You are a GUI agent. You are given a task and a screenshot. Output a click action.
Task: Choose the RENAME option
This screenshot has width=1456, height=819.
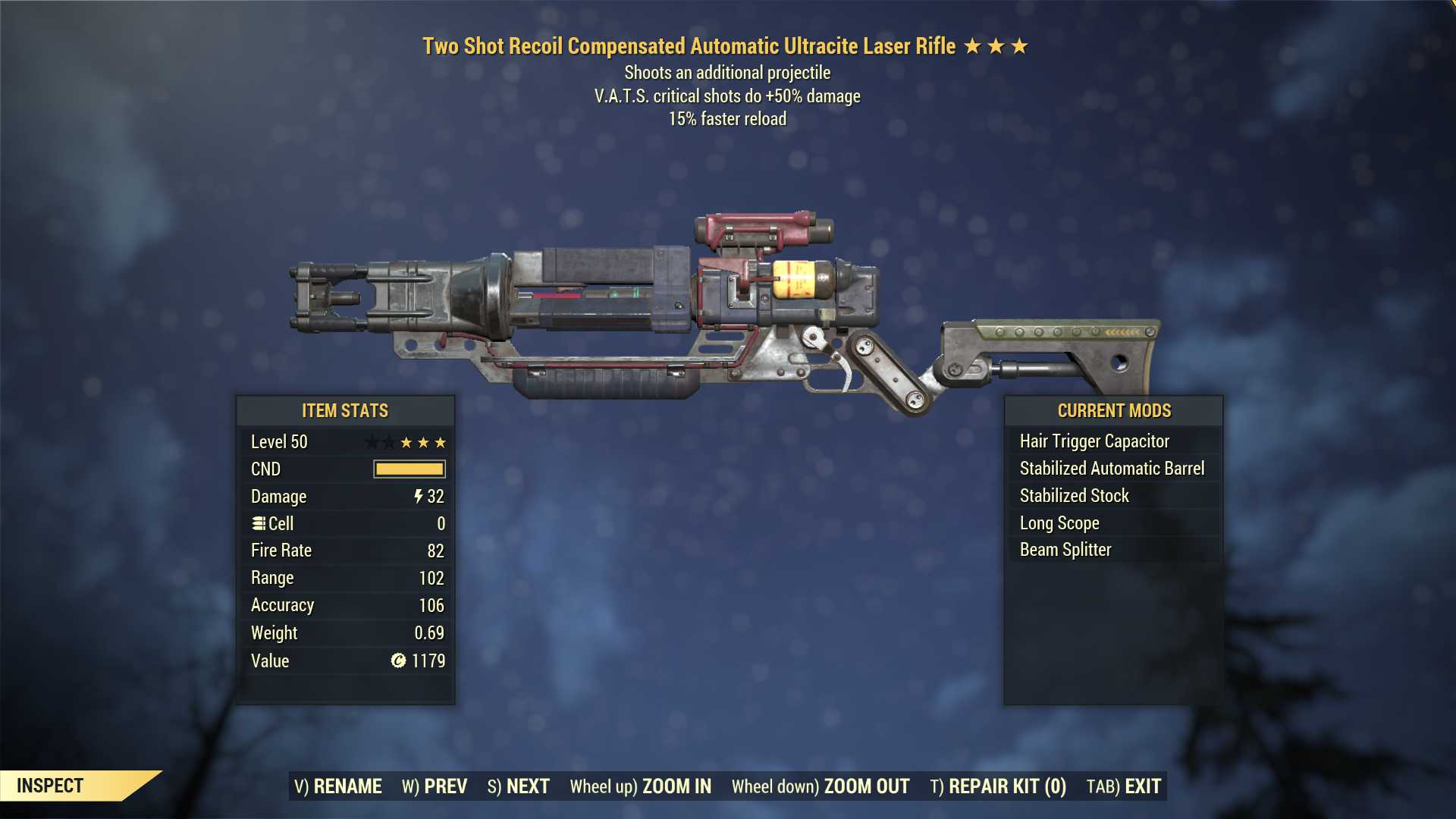pyautogui.click(x=338, y=786)
